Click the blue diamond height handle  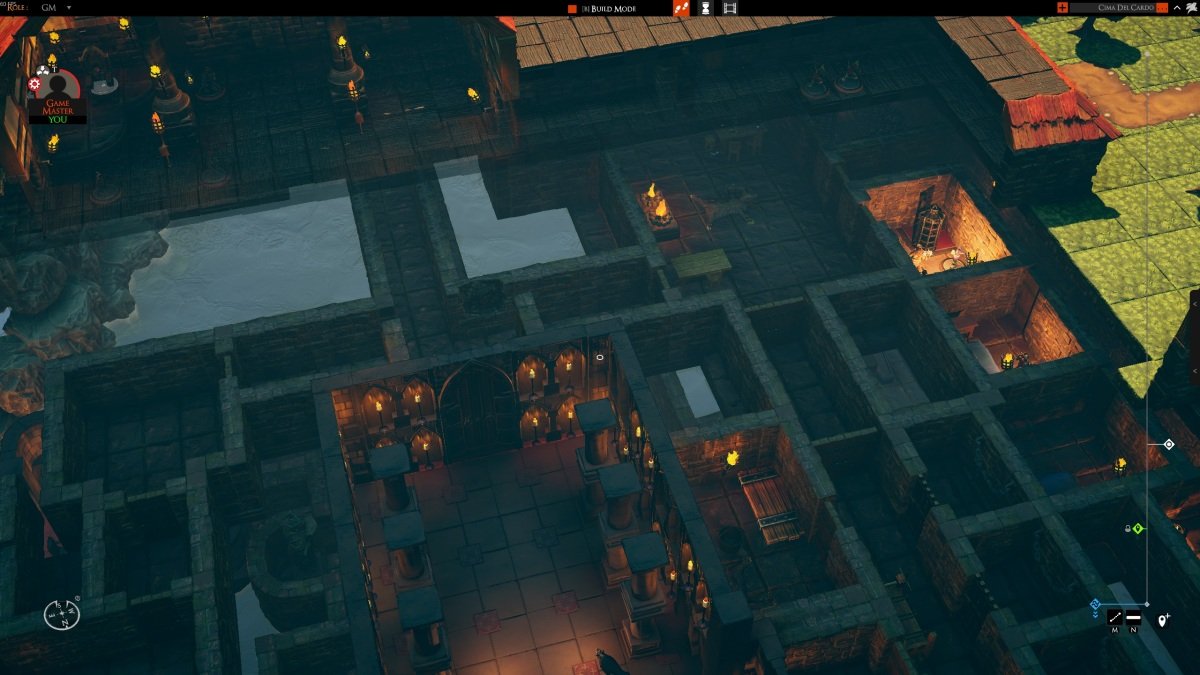point(1095,604)
